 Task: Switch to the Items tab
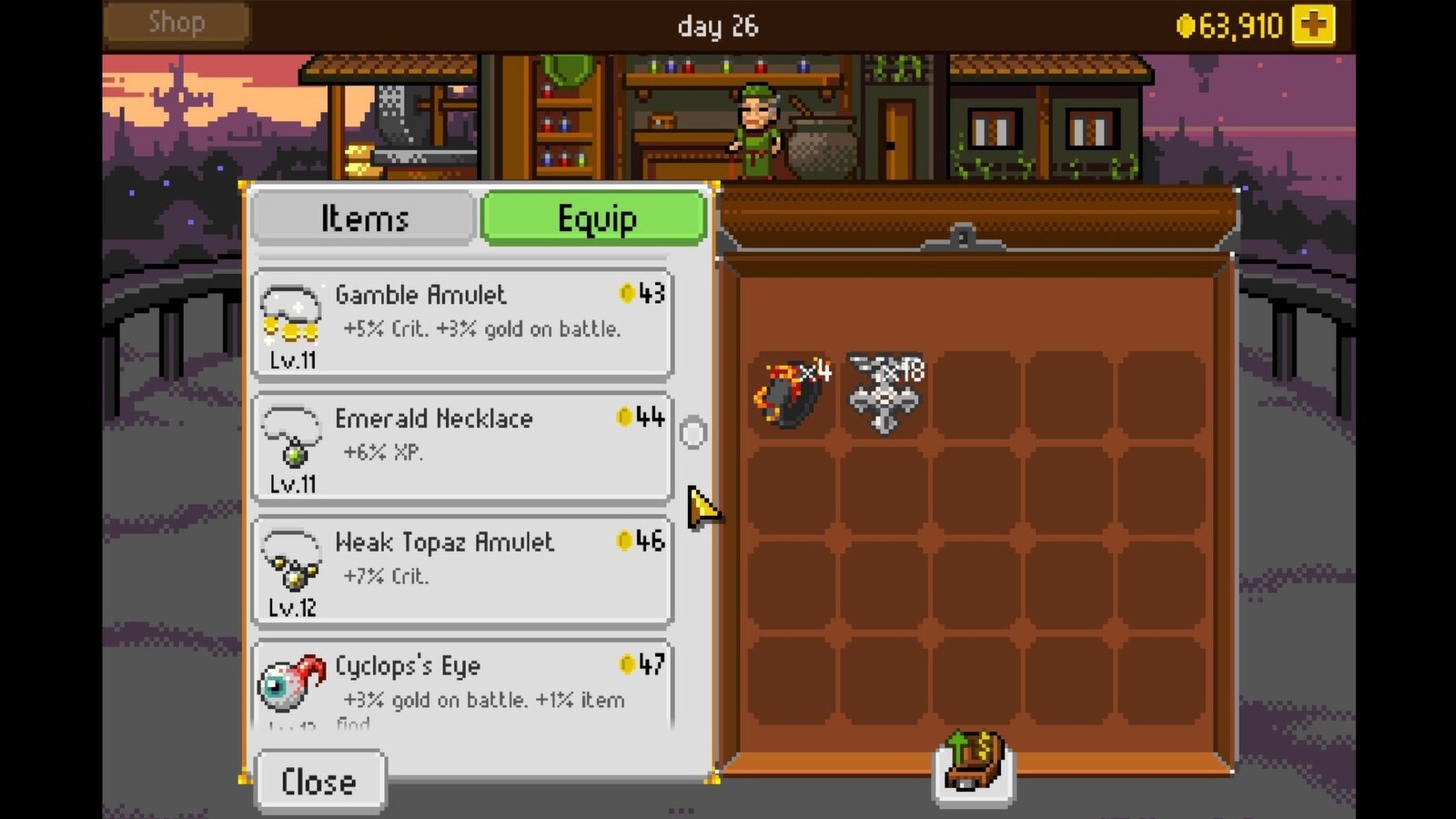(x=362, y=218)
